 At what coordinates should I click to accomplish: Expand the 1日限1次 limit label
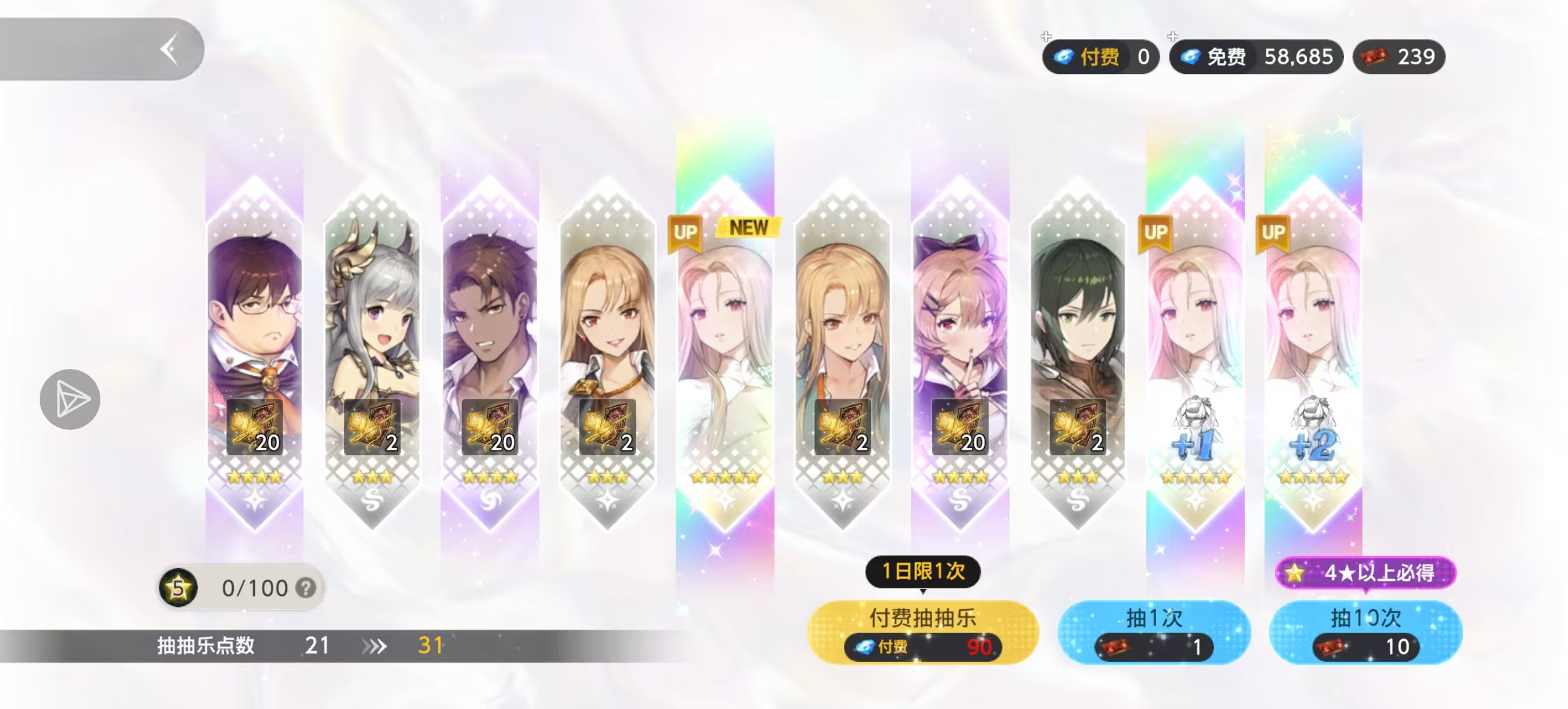tap(923, 571)
